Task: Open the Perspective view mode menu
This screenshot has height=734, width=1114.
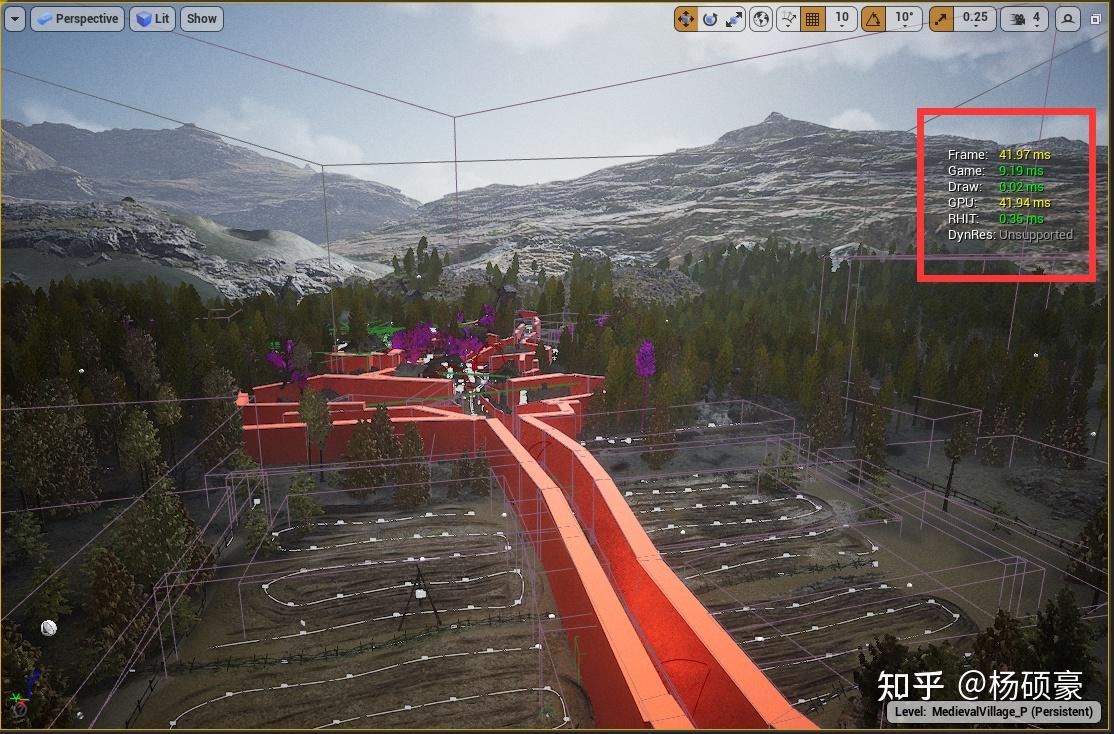Action: [x=77, y=18]
